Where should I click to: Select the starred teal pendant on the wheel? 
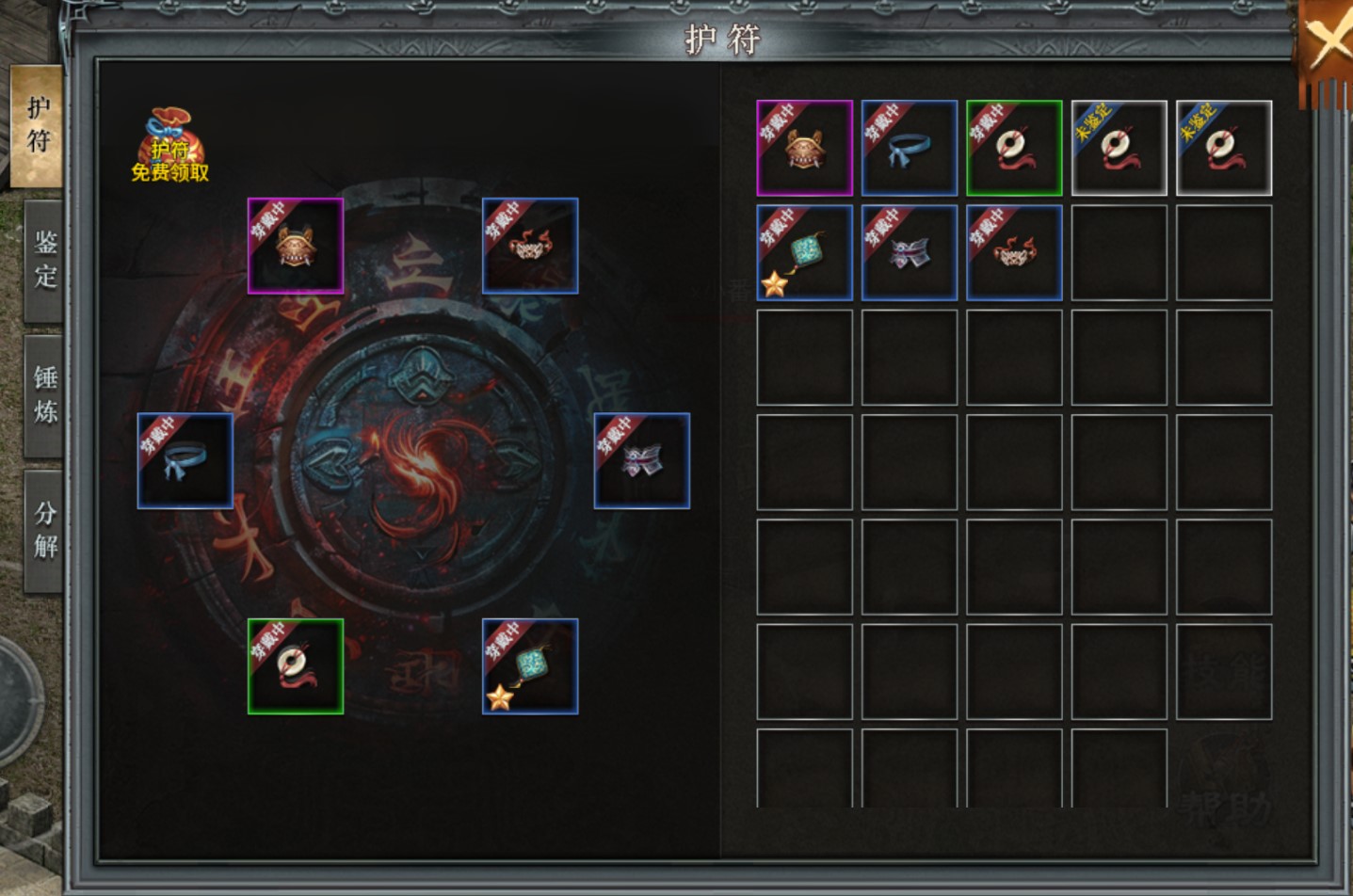pos(530,666)
